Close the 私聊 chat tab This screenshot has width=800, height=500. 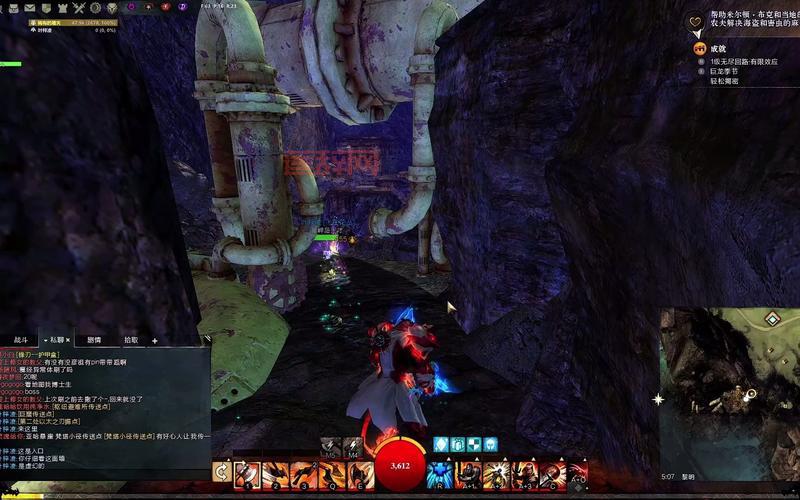(x=68, y=340)
